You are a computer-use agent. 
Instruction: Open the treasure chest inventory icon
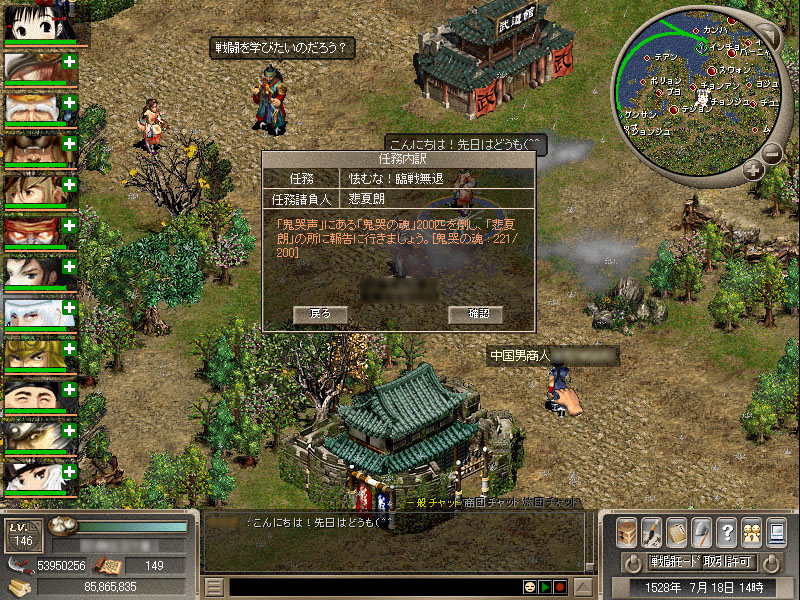point(627,531)
